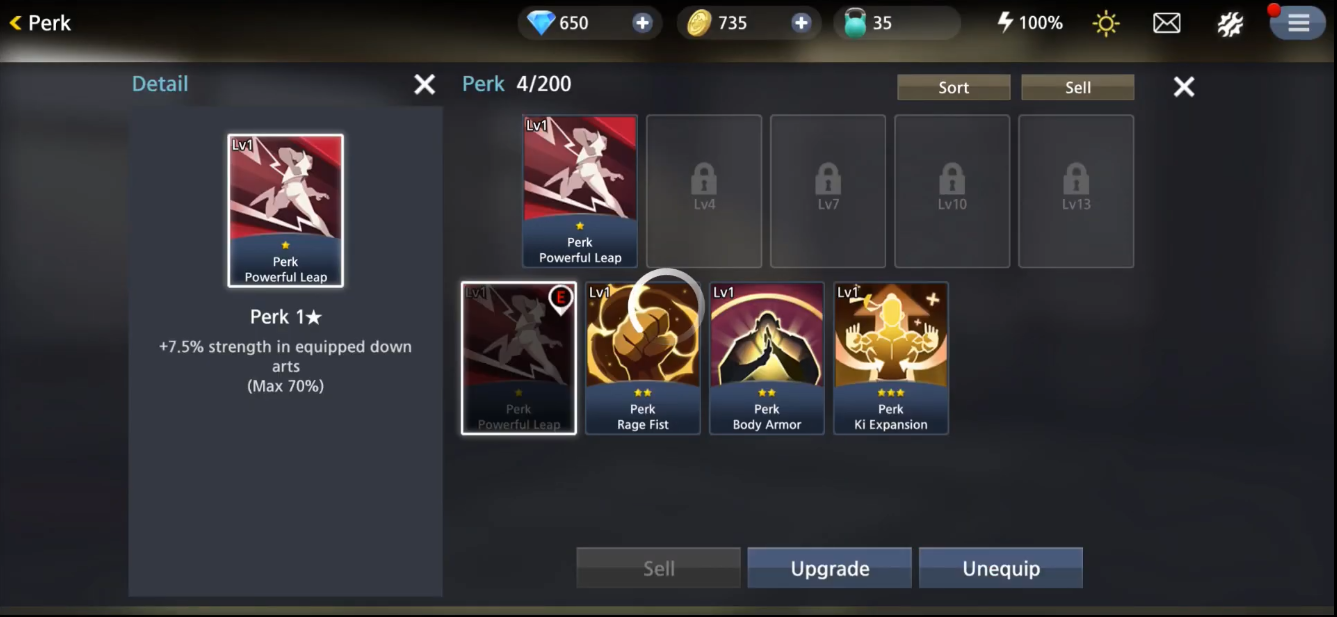Add more gold coins
This screenshot has width=1337, height=617.
tap(801, 23)
